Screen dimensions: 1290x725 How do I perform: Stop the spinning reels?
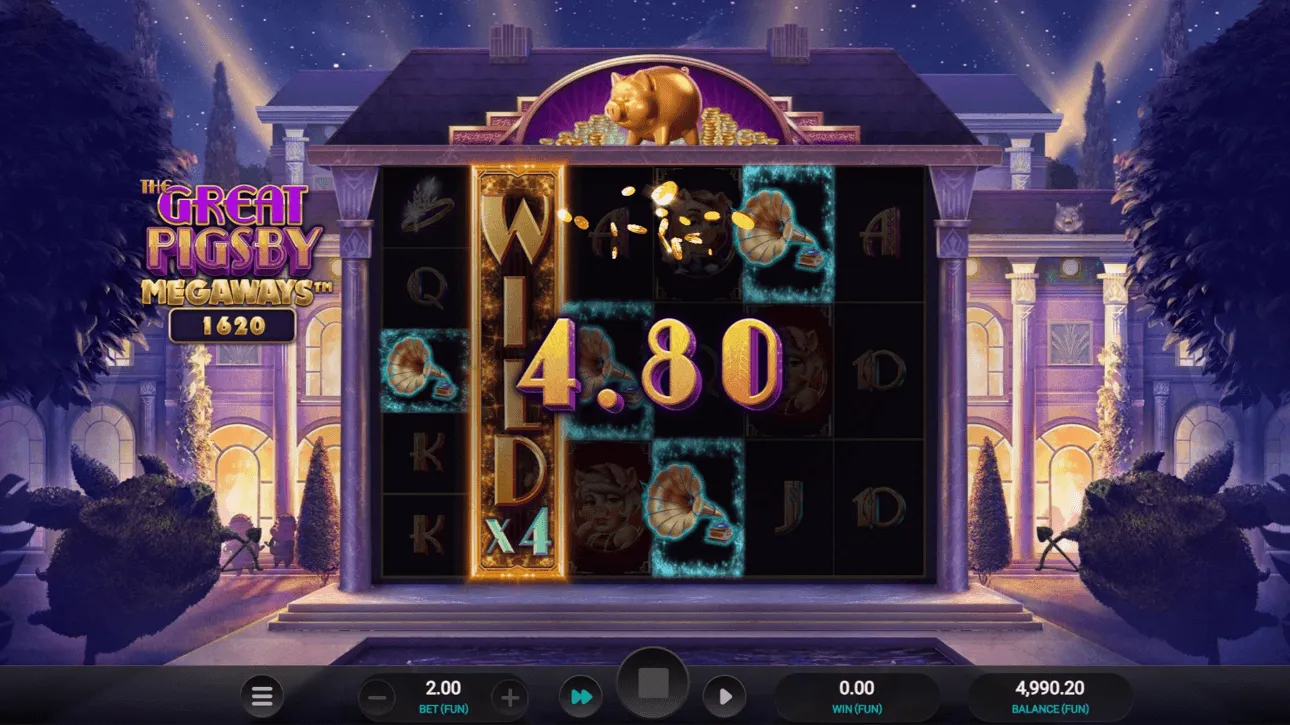point(655,682)
